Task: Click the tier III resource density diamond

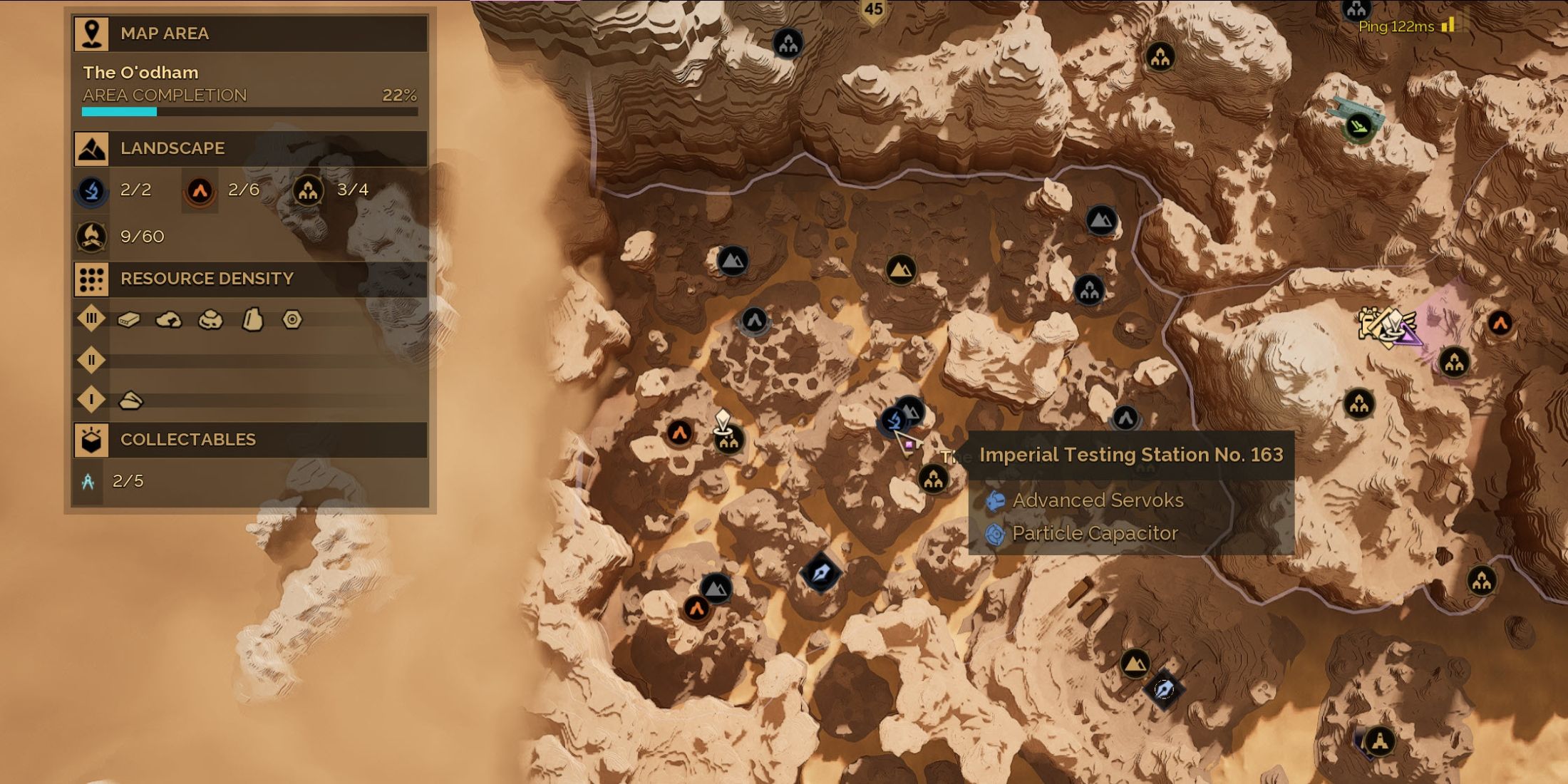Action: (91, 319)
